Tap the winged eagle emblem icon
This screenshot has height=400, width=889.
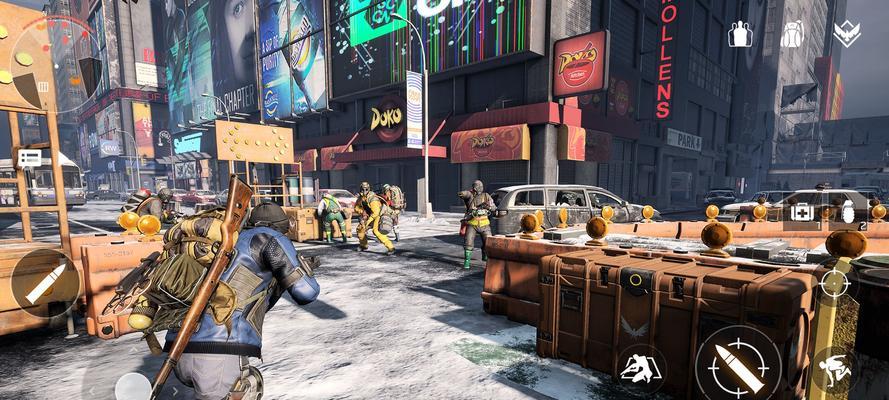coord(846,34)
